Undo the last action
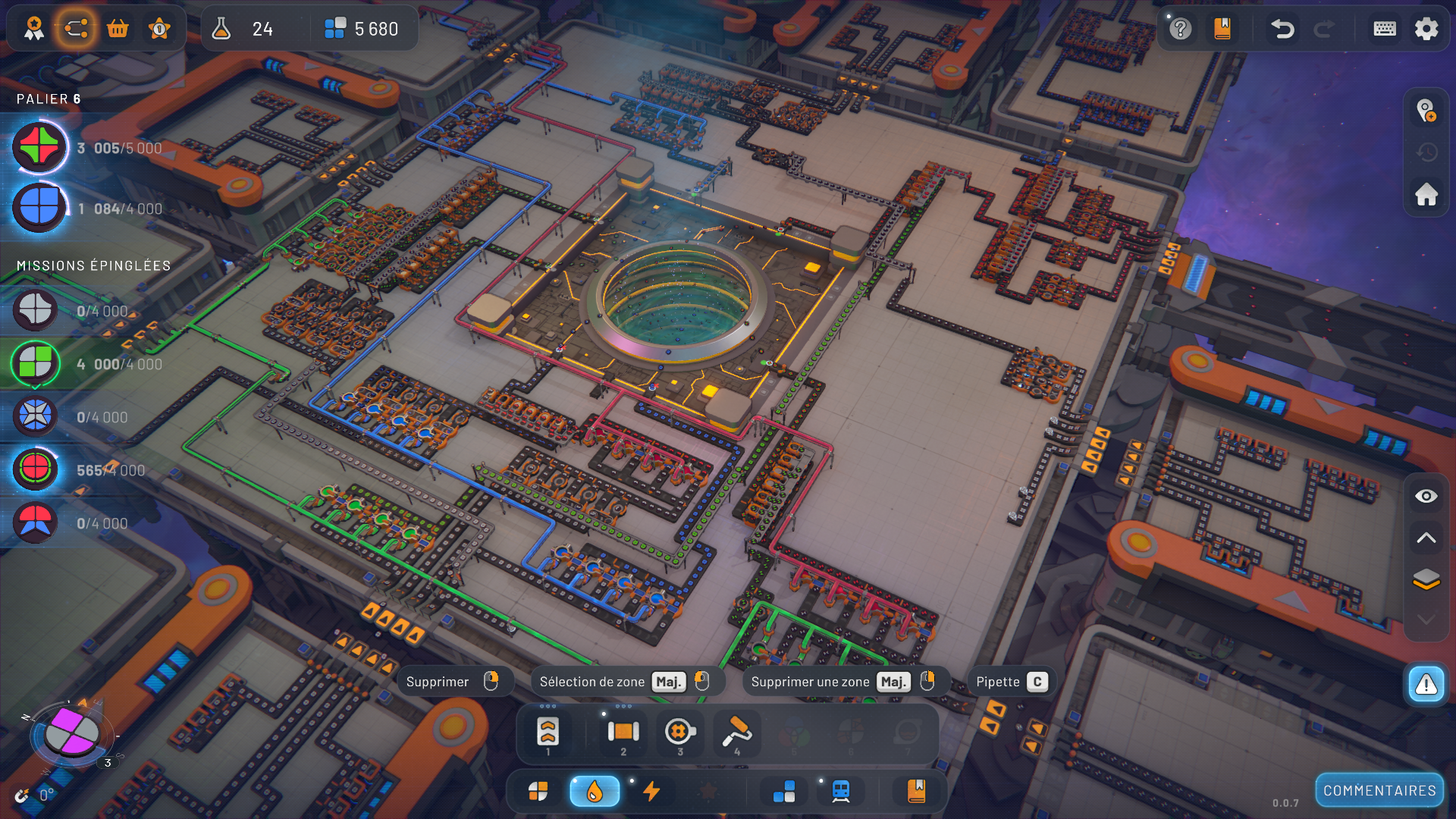The image size is (1456, 819). point(1282,29)
